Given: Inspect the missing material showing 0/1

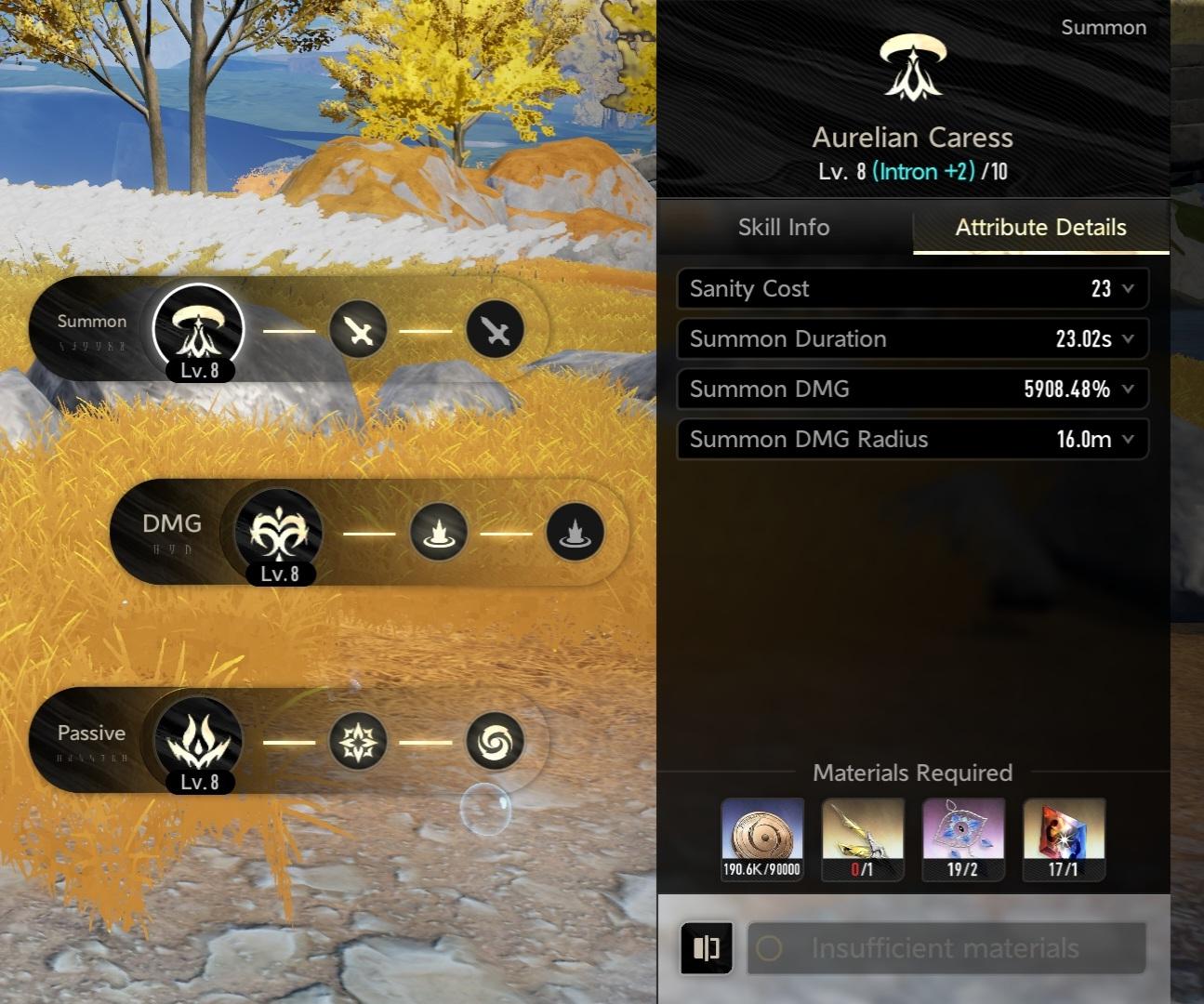Looking at the screenshot, I should (863, 839).
